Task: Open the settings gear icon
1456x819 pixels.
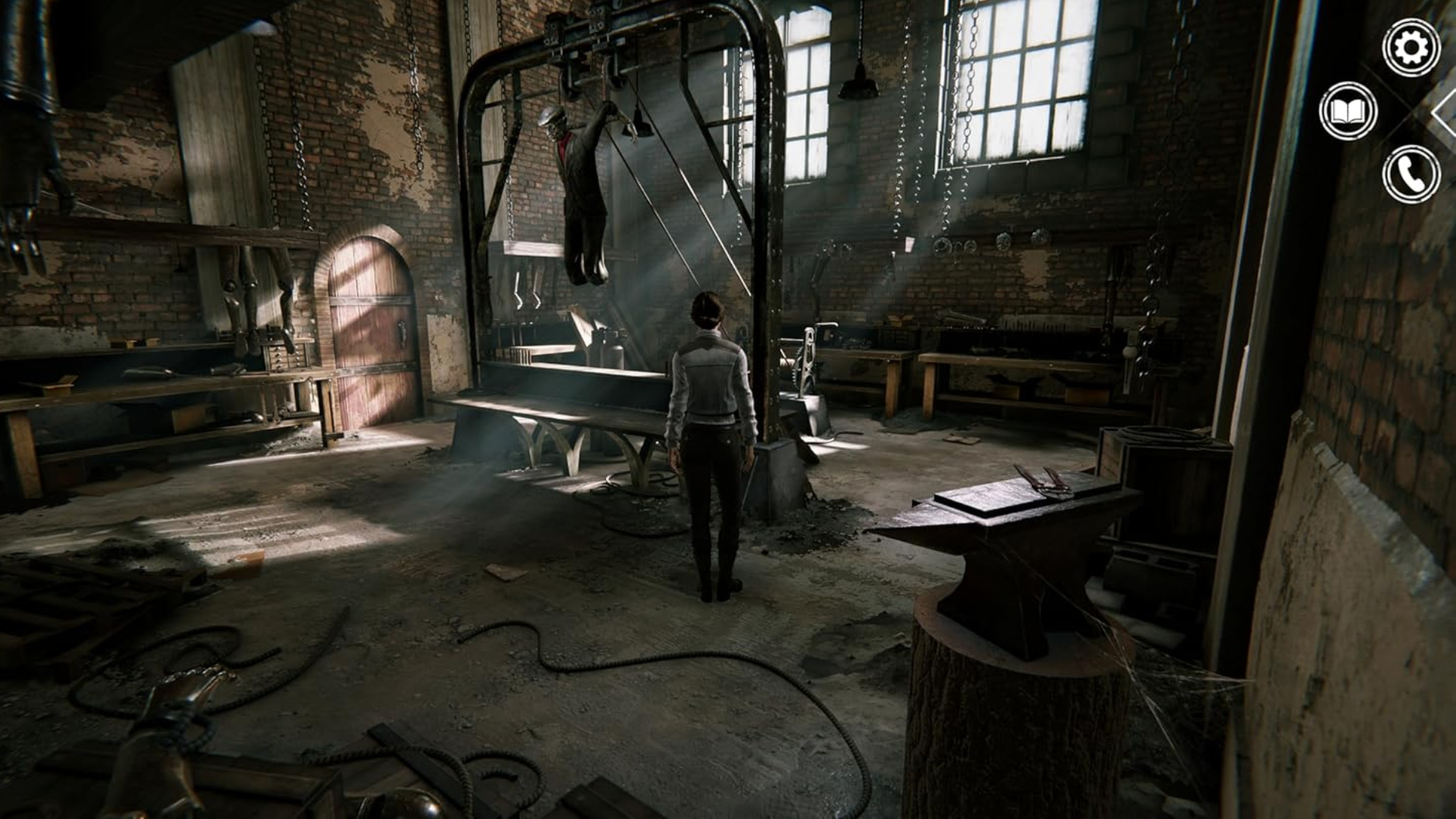Action: 1410,48
